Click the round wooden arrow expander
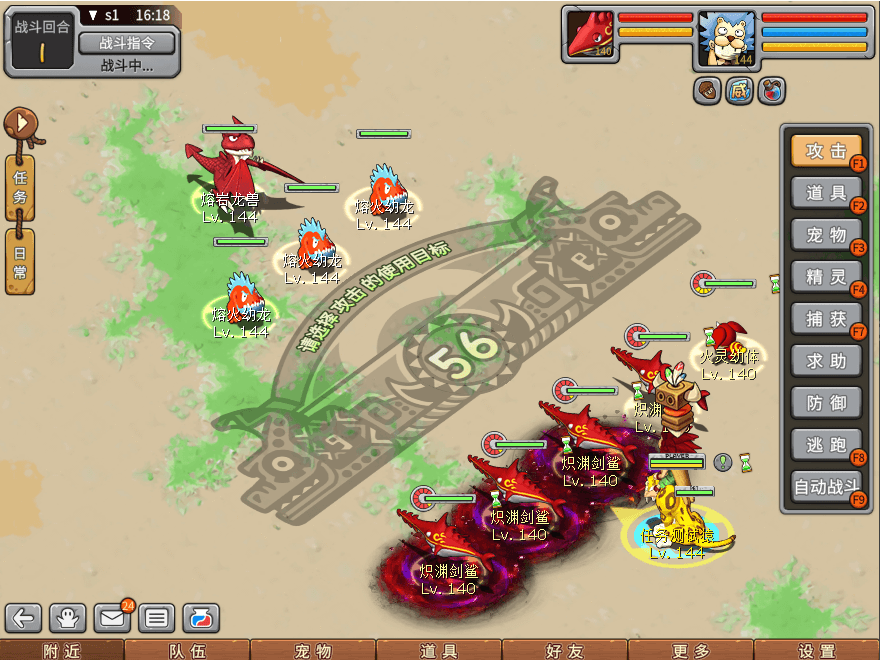The height and width of the screenshot is (660, 880). [20, 124]
